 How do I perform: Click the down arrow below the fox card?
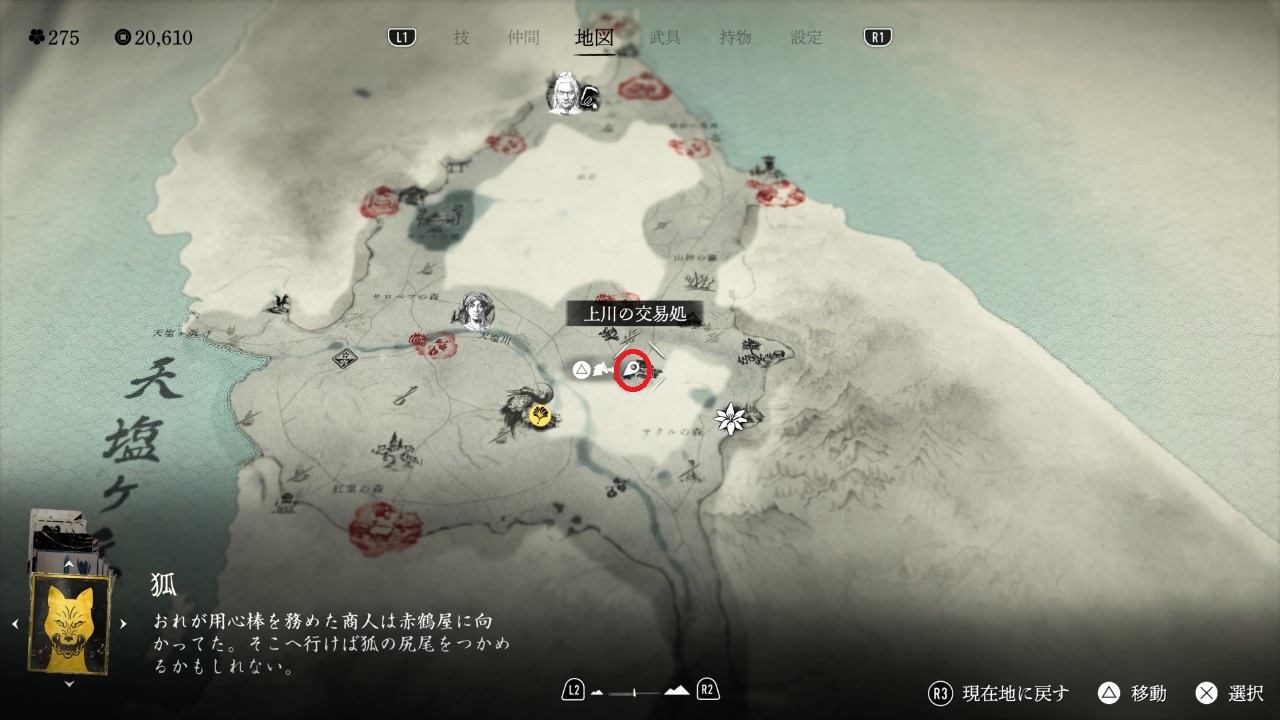click(x=69, y=684)
